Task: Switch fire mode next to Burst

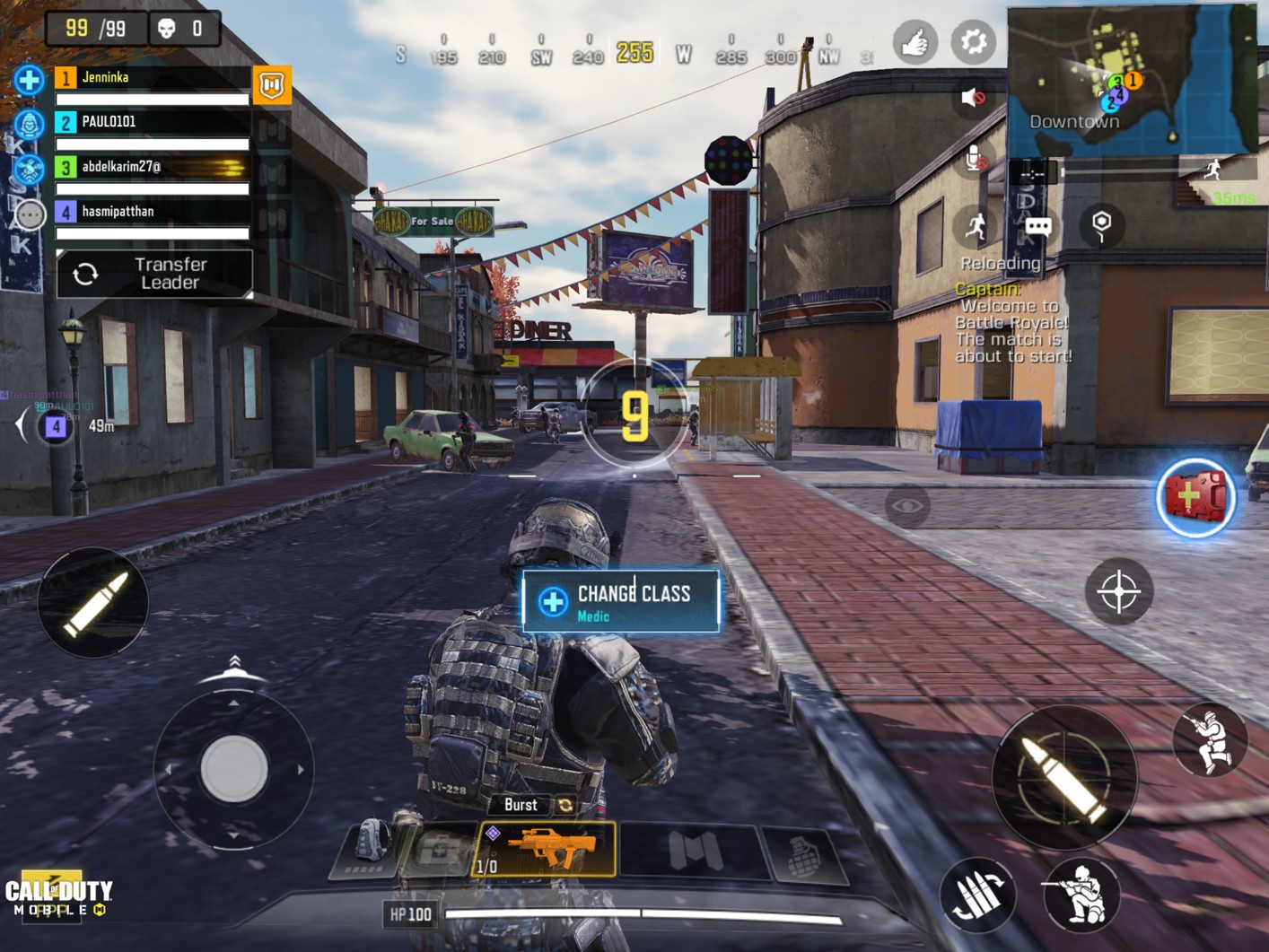Action: (x=565, y=805)
